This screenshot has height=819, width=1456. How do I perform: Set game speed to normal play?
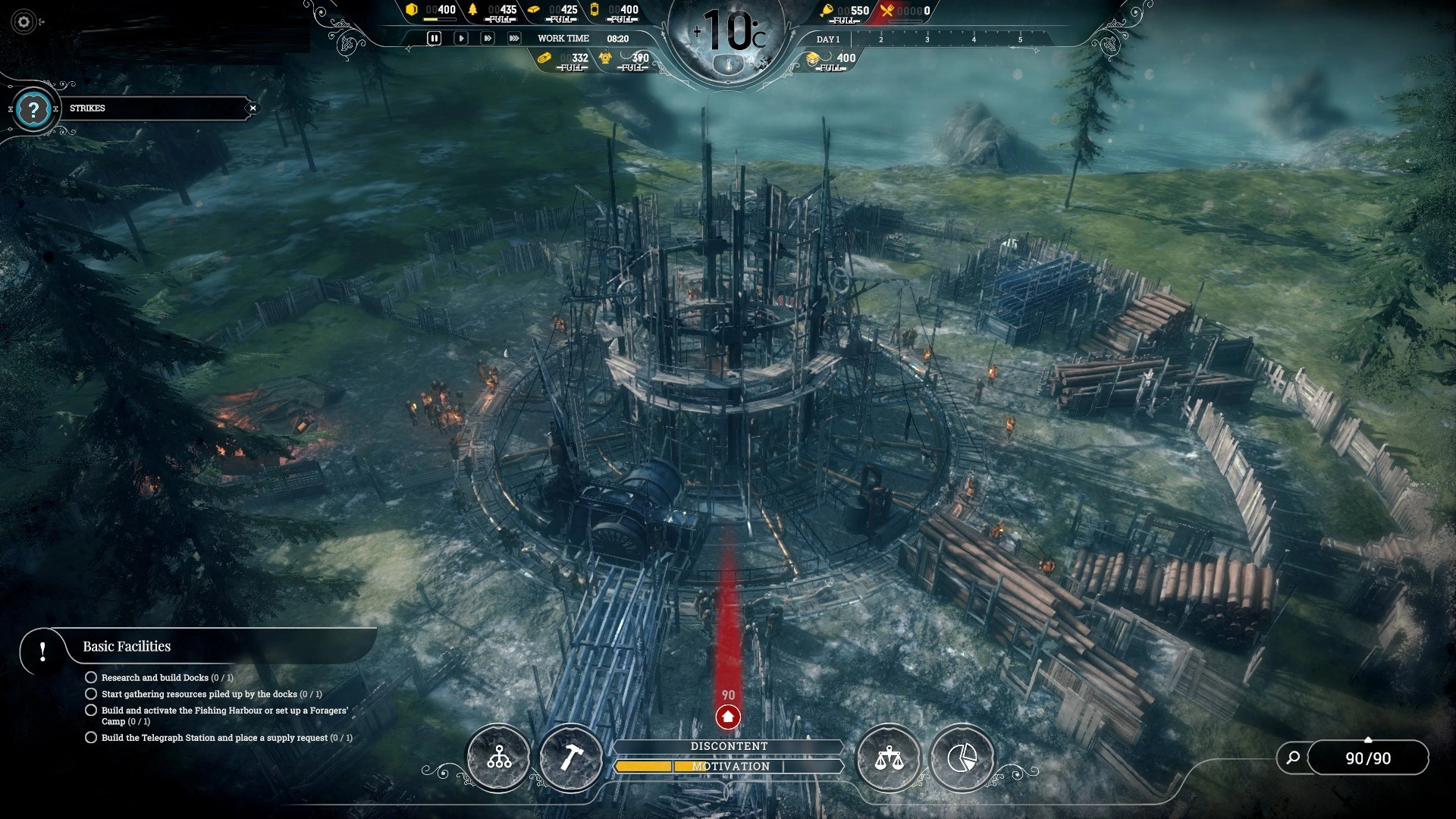(x=460, y=38)
